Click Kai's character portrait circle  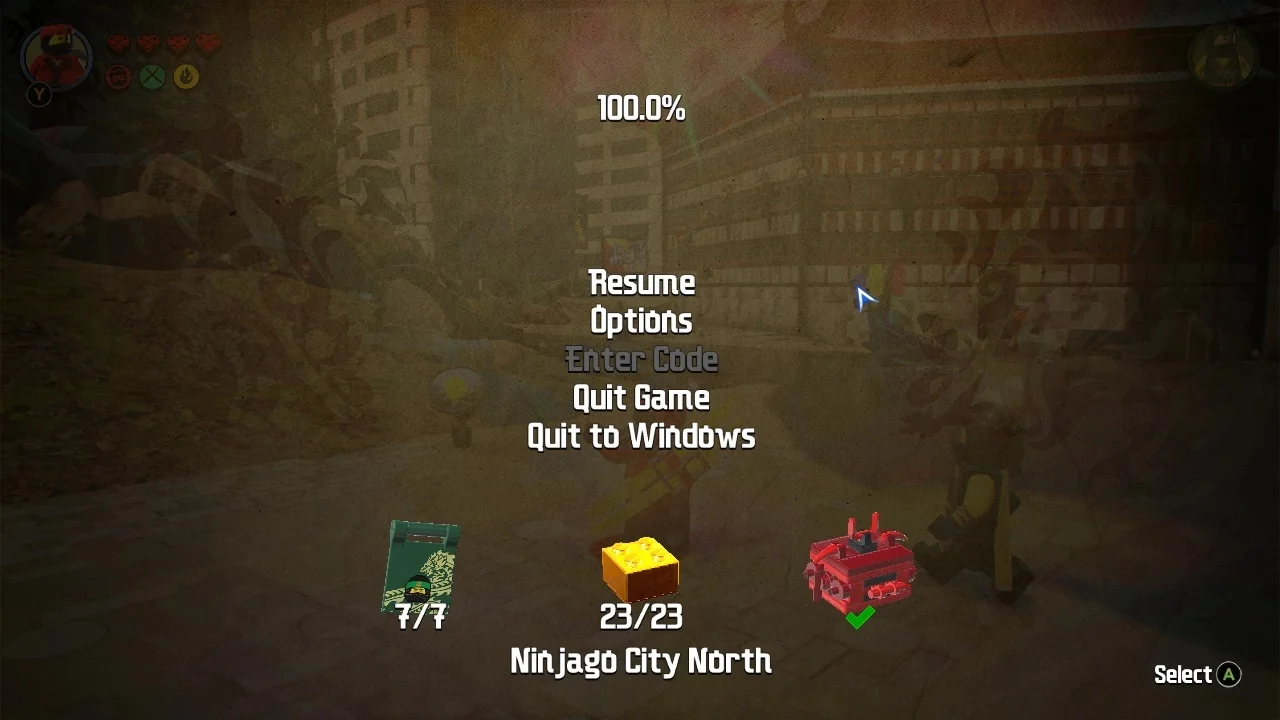coord(57,57)
